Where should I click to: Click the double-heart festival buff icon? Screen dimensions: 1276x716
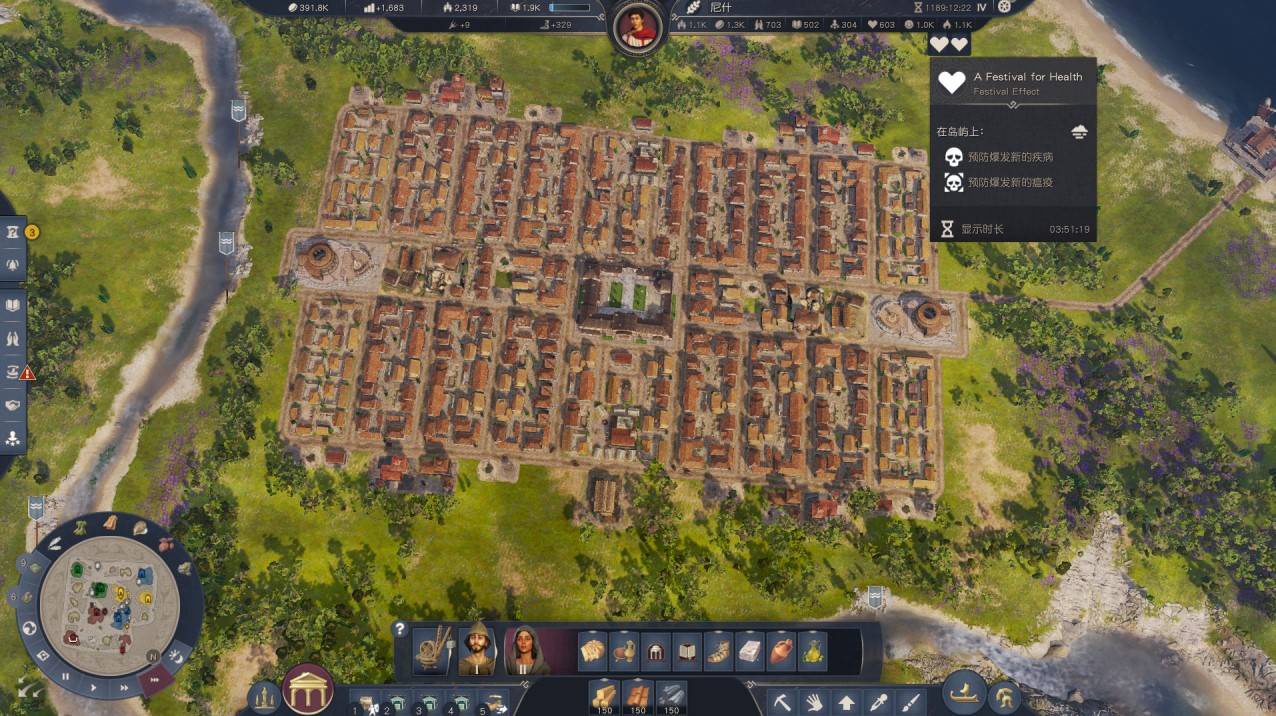click(948, 44)
